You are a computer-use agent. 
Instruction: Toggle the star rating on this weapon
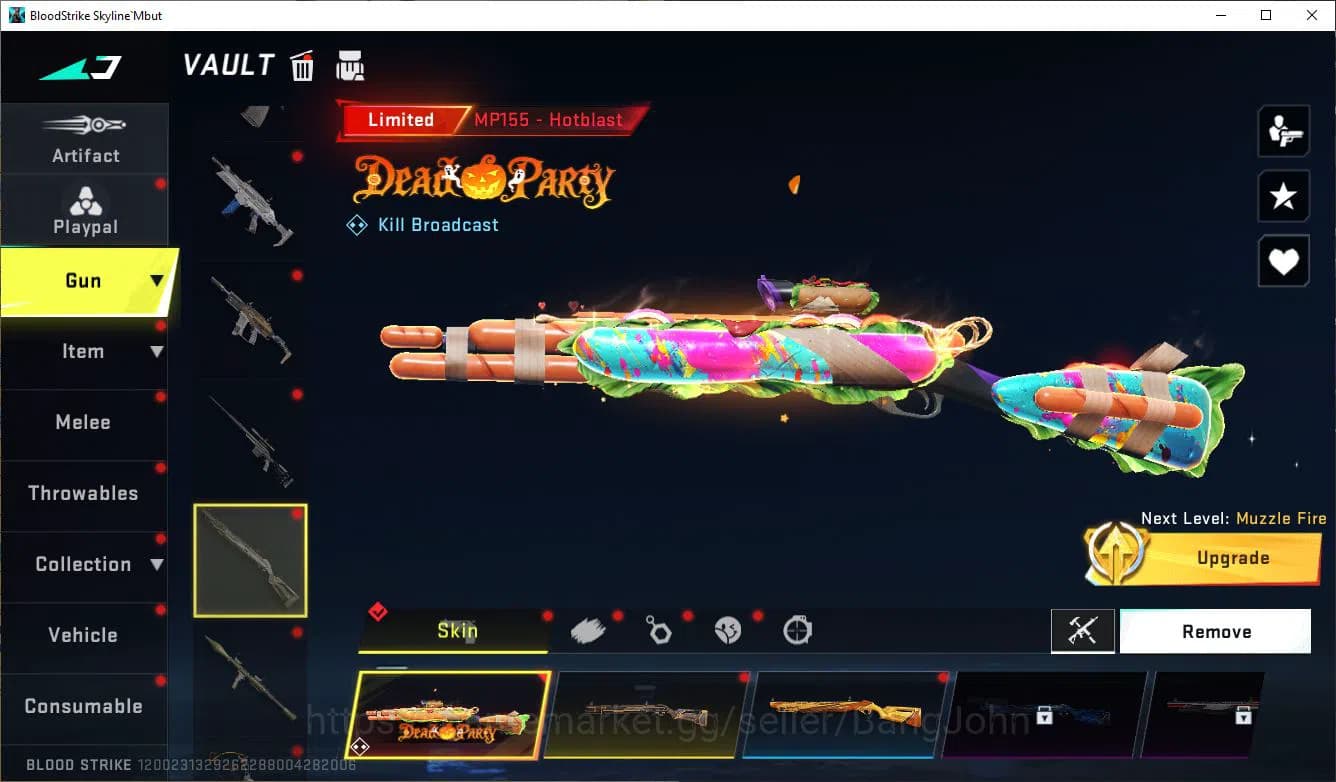coord(1283,196)
